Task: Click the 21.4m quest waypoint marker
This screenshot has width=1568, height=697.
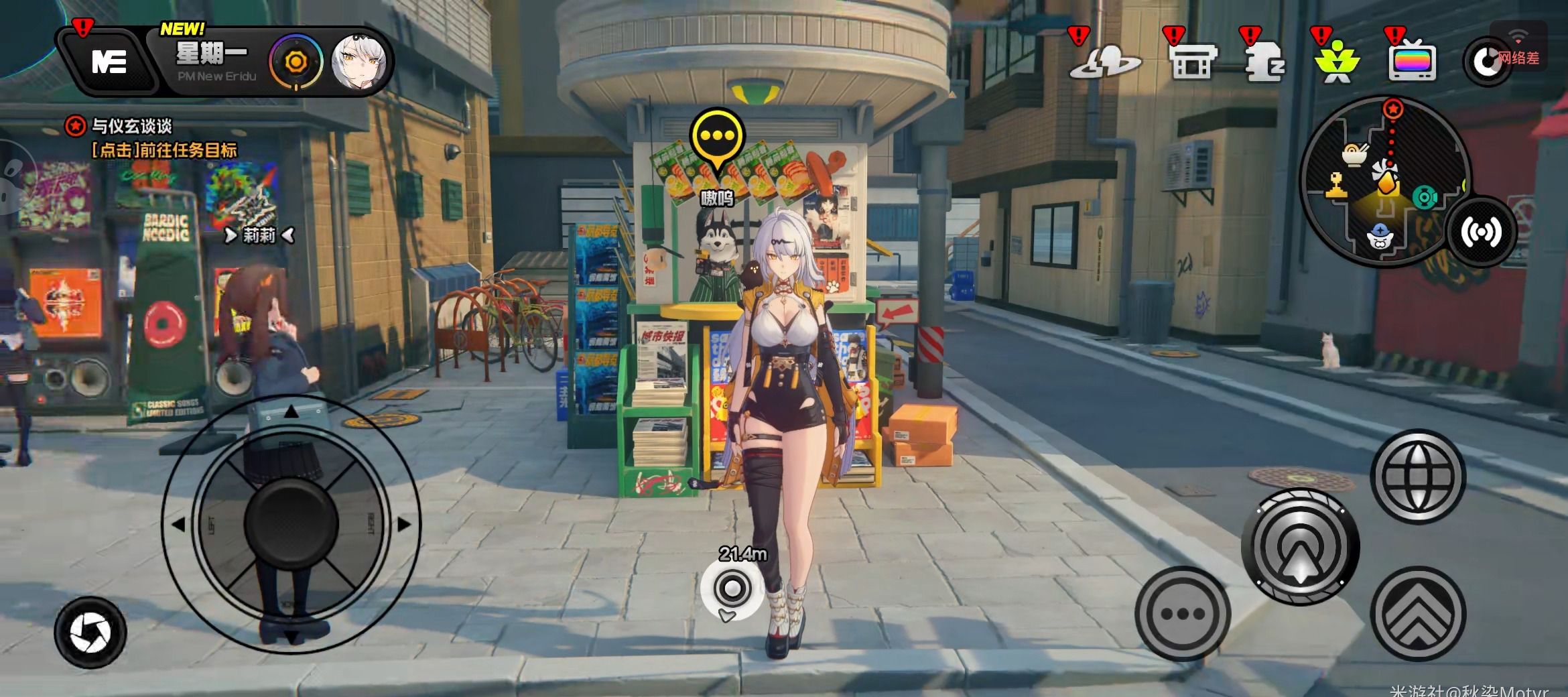Action: 732,589
